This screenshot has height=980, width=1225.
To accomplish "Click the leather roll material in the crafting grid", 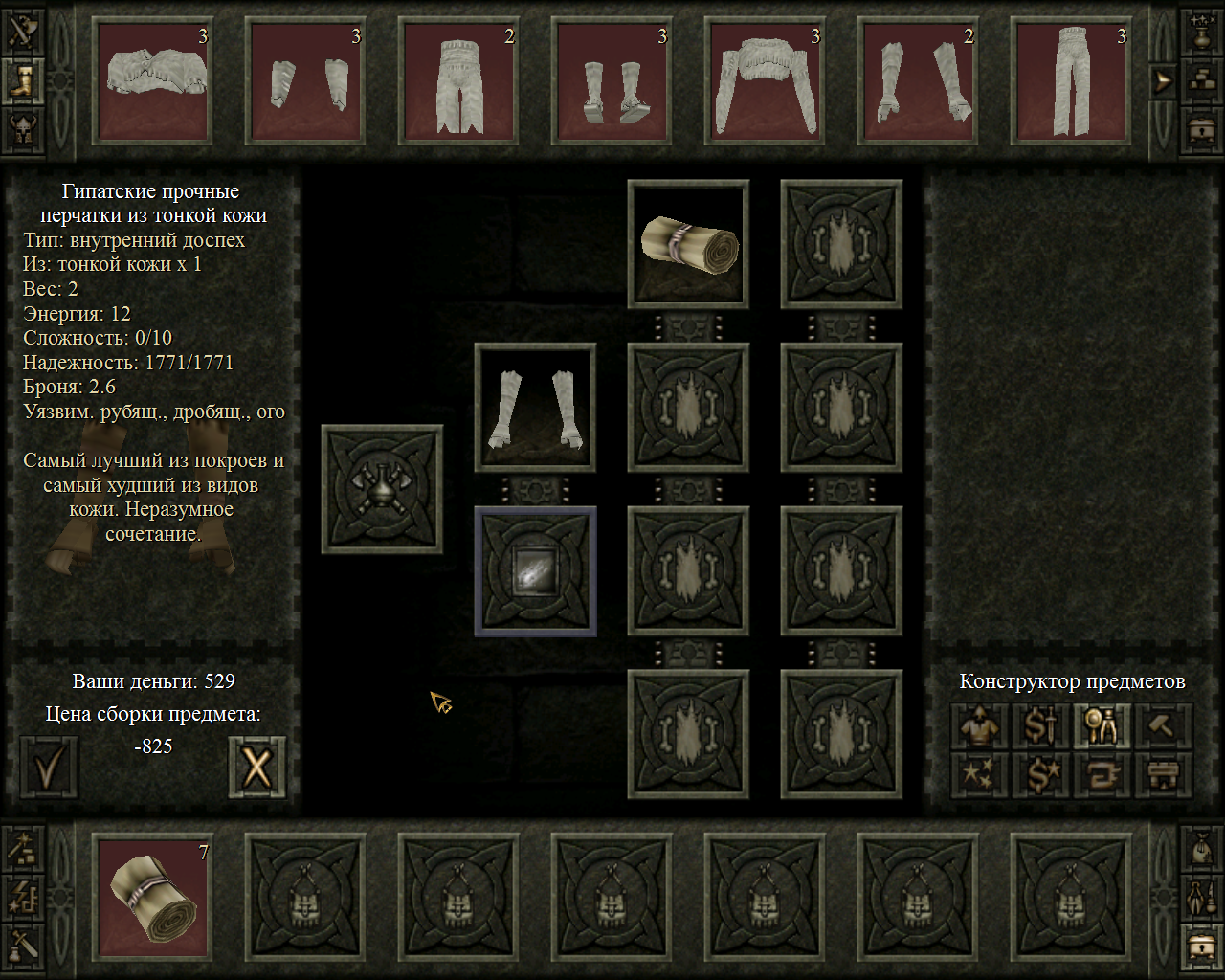I will [x=688, y=243].
